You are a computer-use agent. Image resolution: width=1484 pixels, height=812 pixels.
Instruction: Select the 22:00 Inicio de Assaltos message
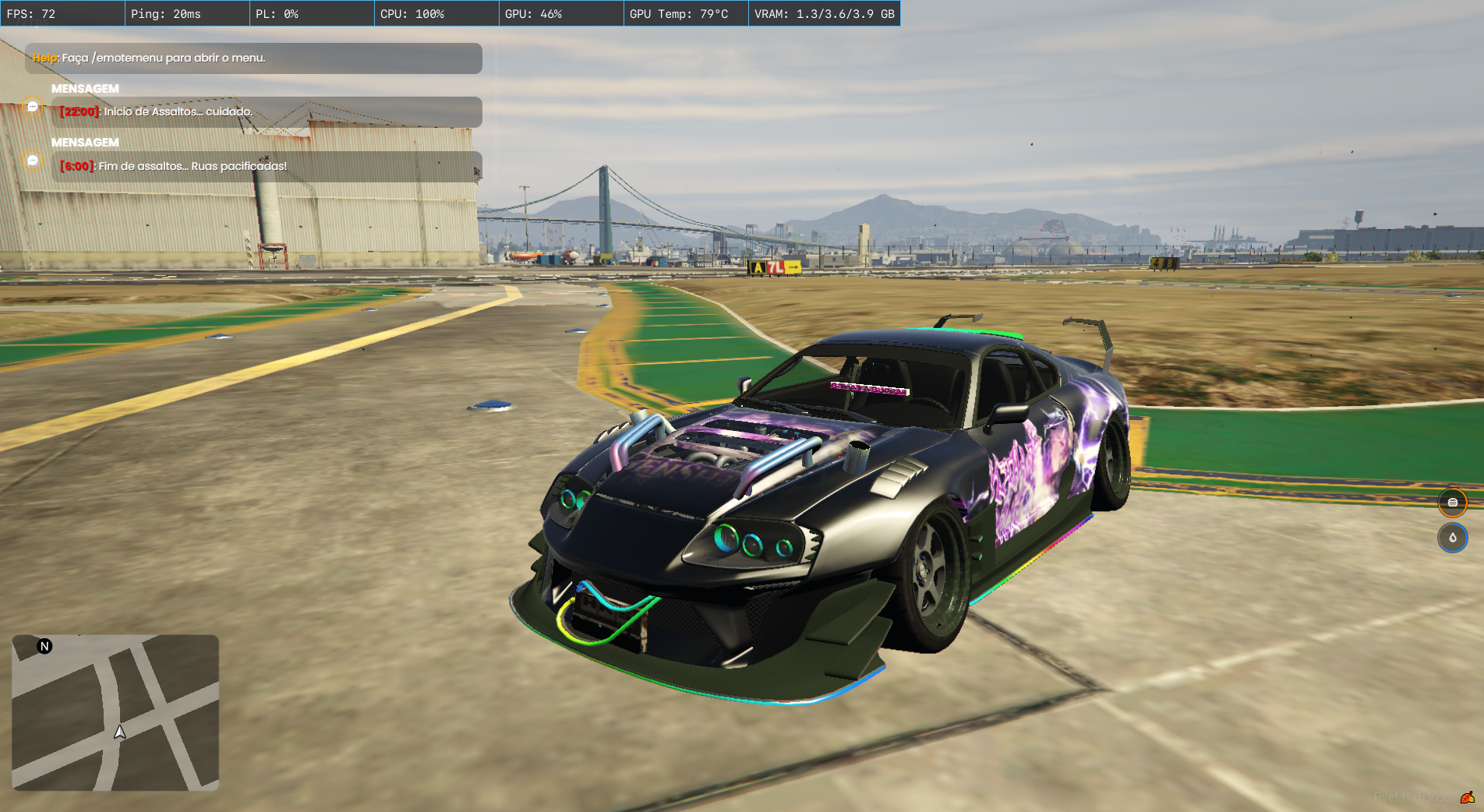(x=267, y=112)
